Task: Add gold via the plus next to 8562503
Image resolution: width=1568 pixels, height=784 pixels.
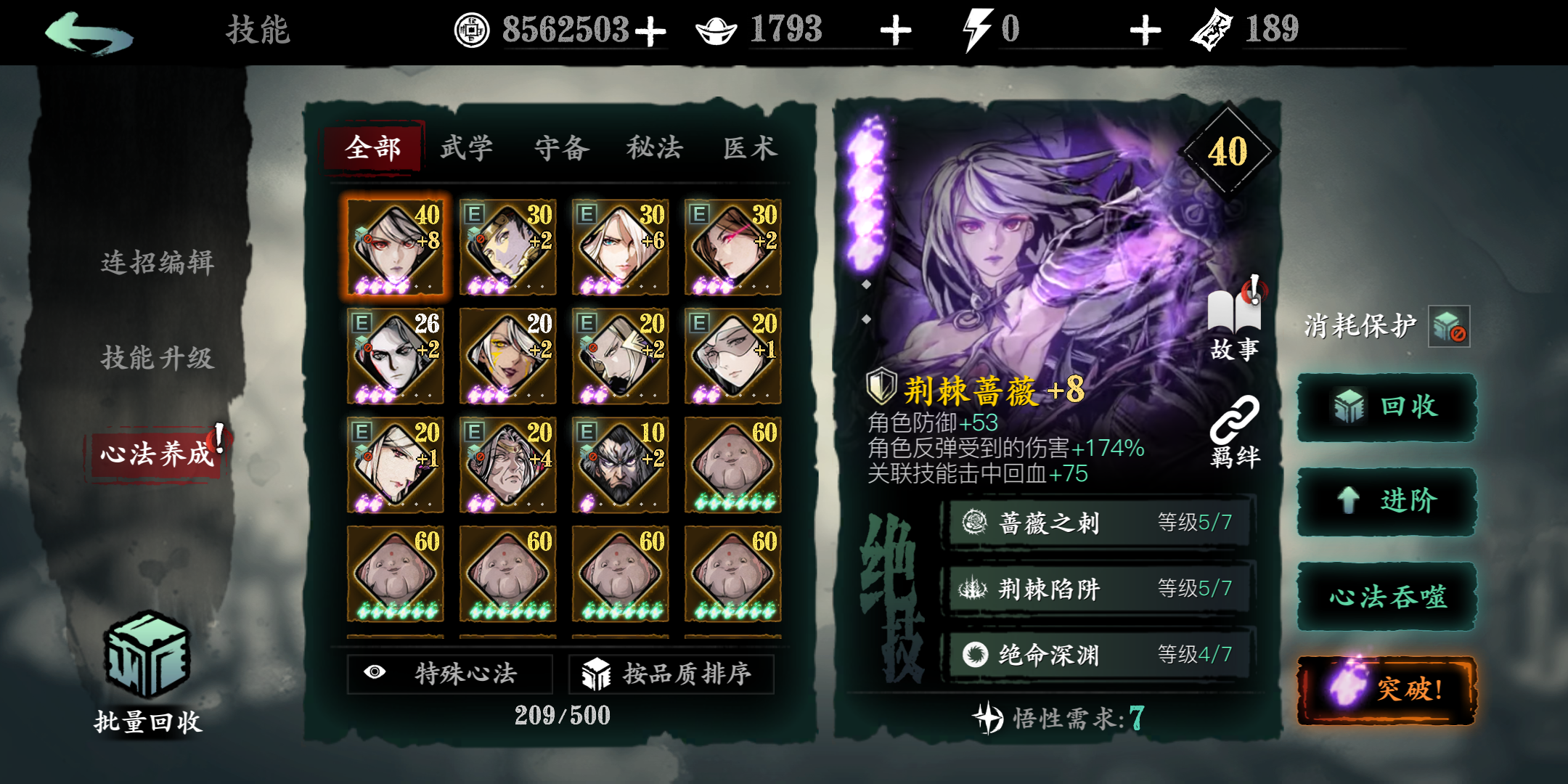Action: pyautogui.click(x=652, y=30)
